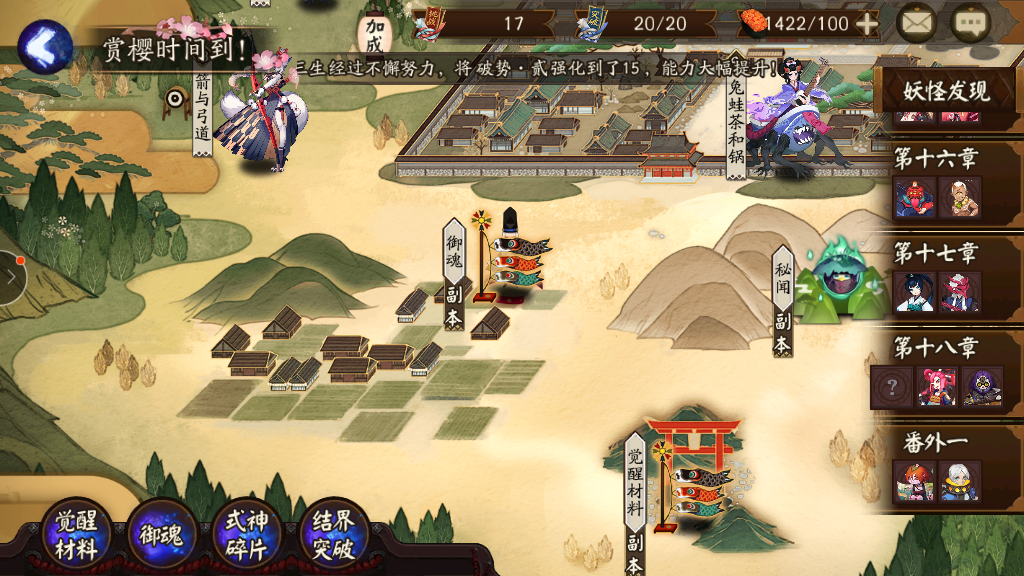Open the chat speech bubble icon

969,23
